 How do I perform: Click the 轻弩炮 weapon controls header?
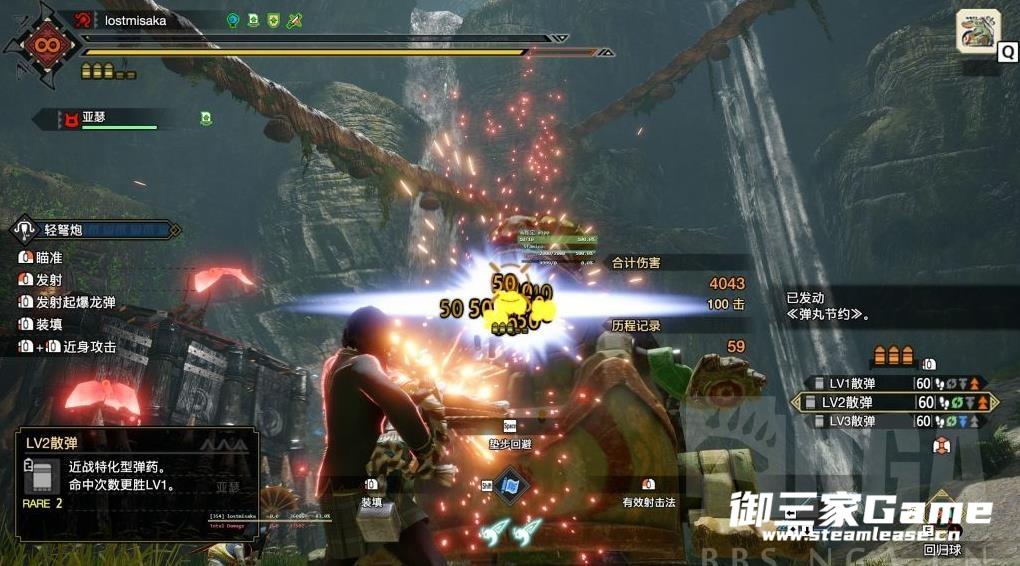click(x=95, y=230)
